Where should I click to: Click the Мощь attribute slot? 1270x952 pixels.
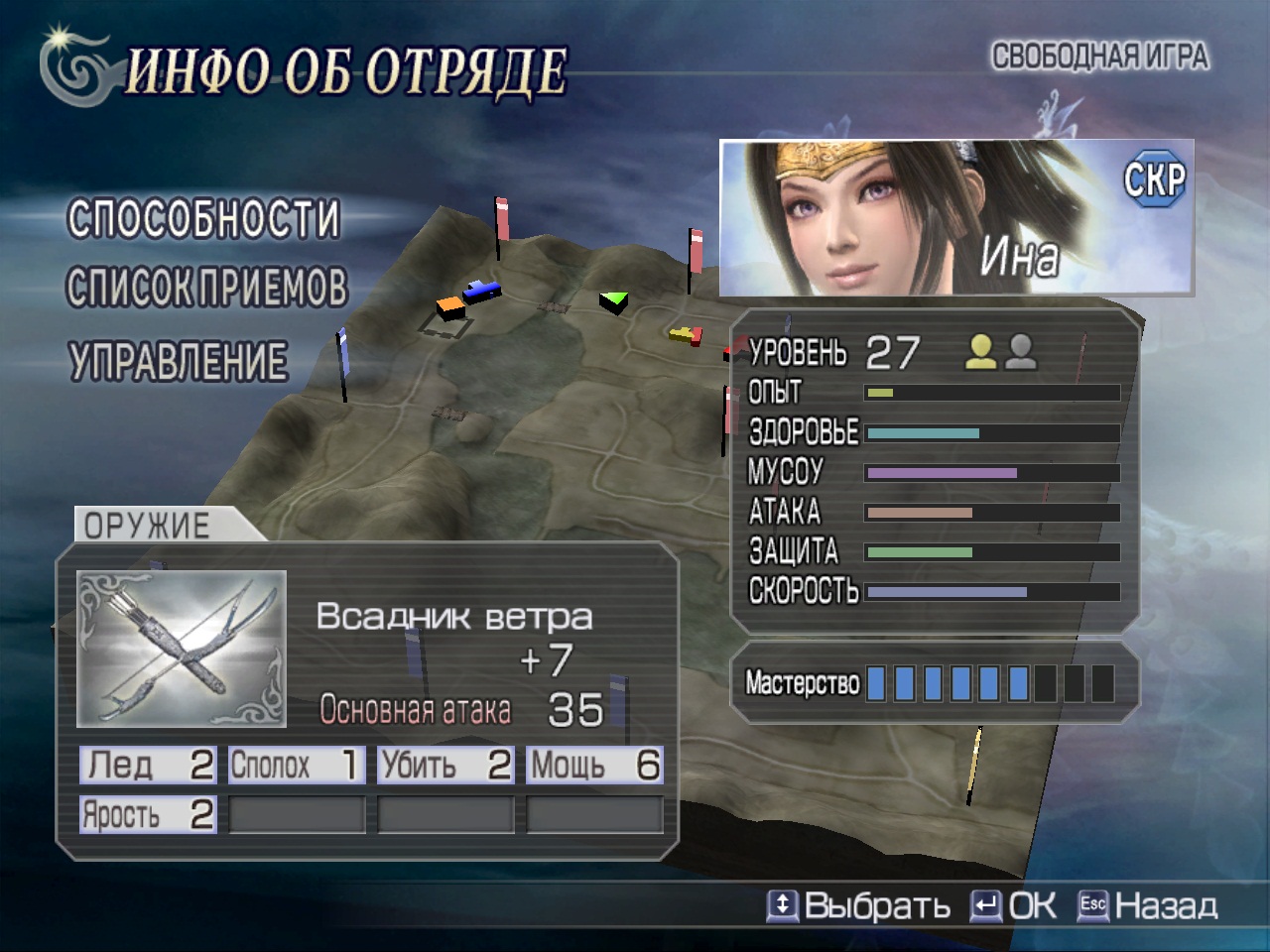593,766
